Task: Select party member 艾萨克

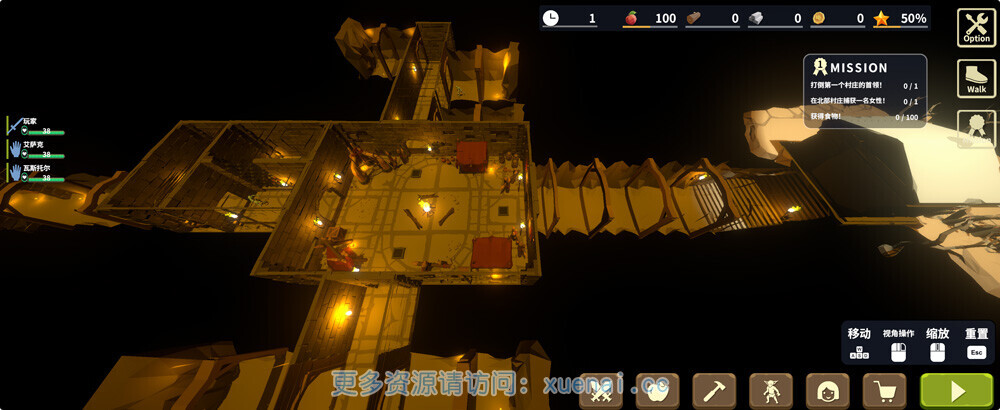Action: pyautogui.click(x=36, y=149)
